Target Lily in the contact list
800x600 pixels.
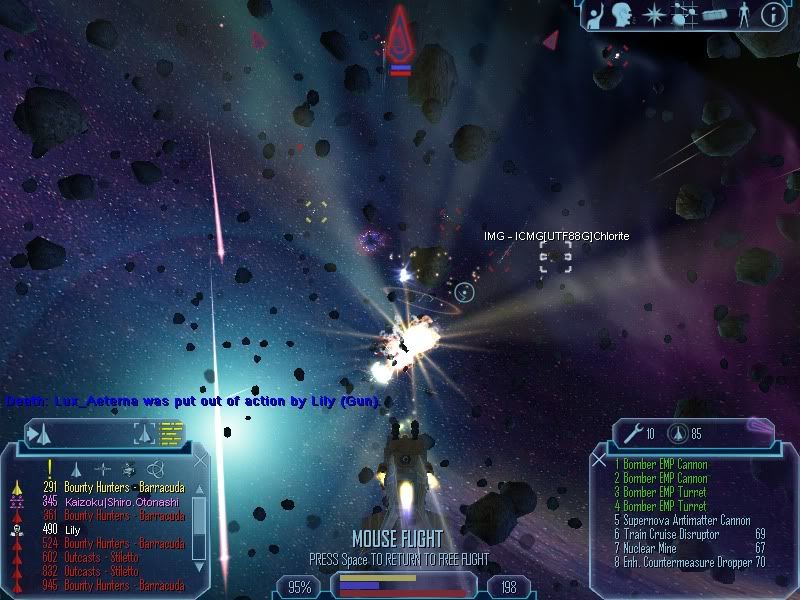click(76, 529)
